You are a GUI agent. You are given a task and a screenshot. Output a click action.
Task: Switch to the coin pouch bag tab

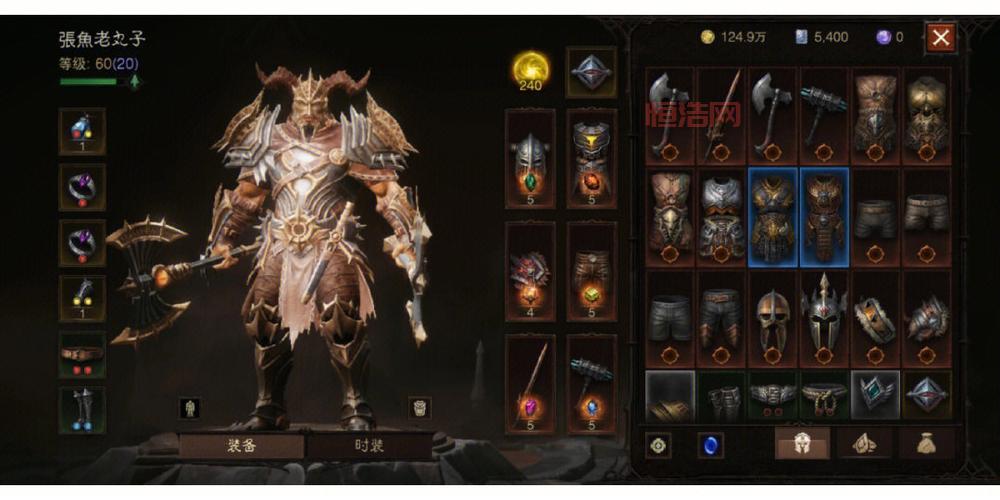point(926,444)
